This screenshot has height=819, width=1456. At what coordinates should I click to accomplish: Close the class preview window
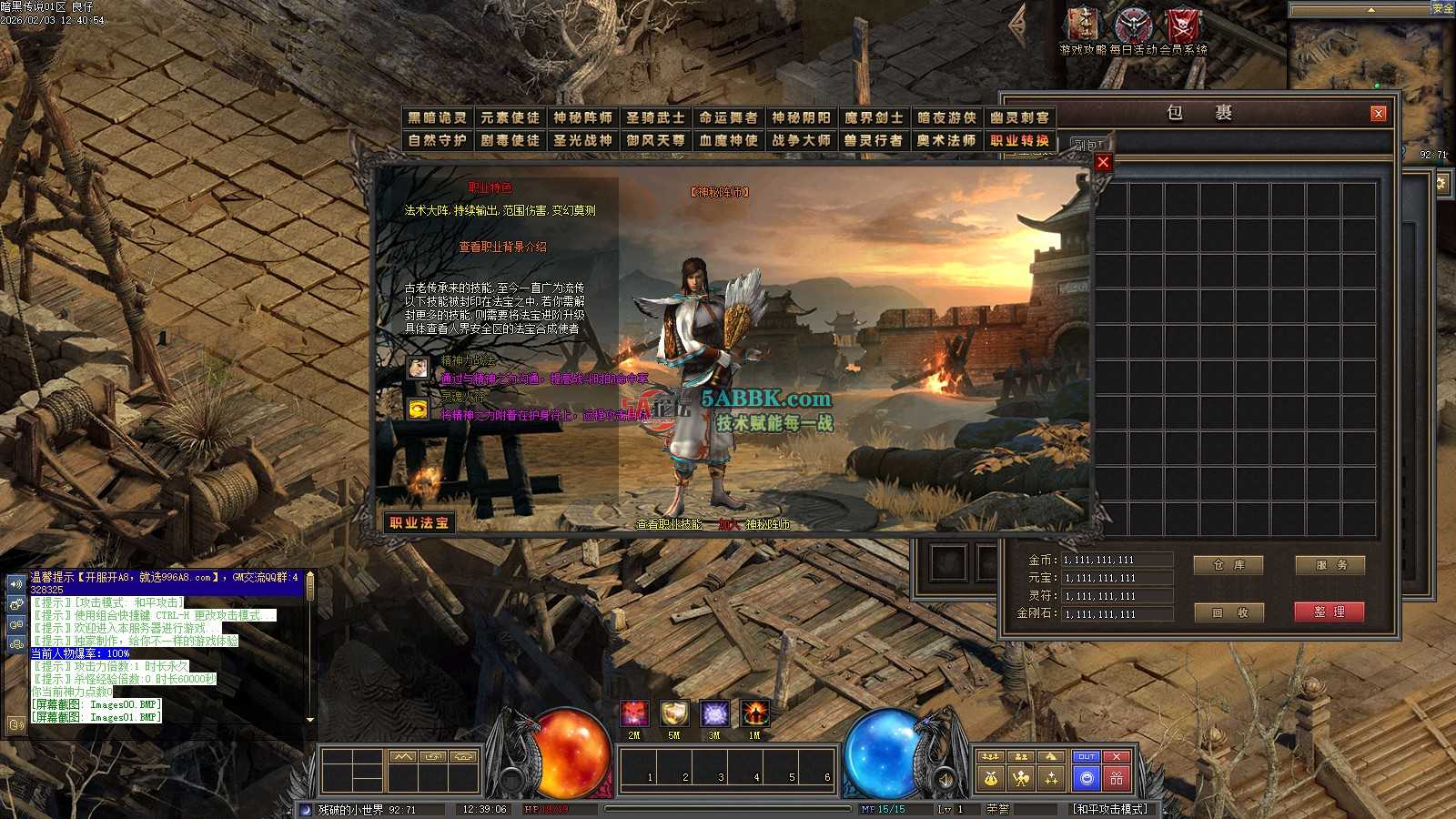(1103, 162)
